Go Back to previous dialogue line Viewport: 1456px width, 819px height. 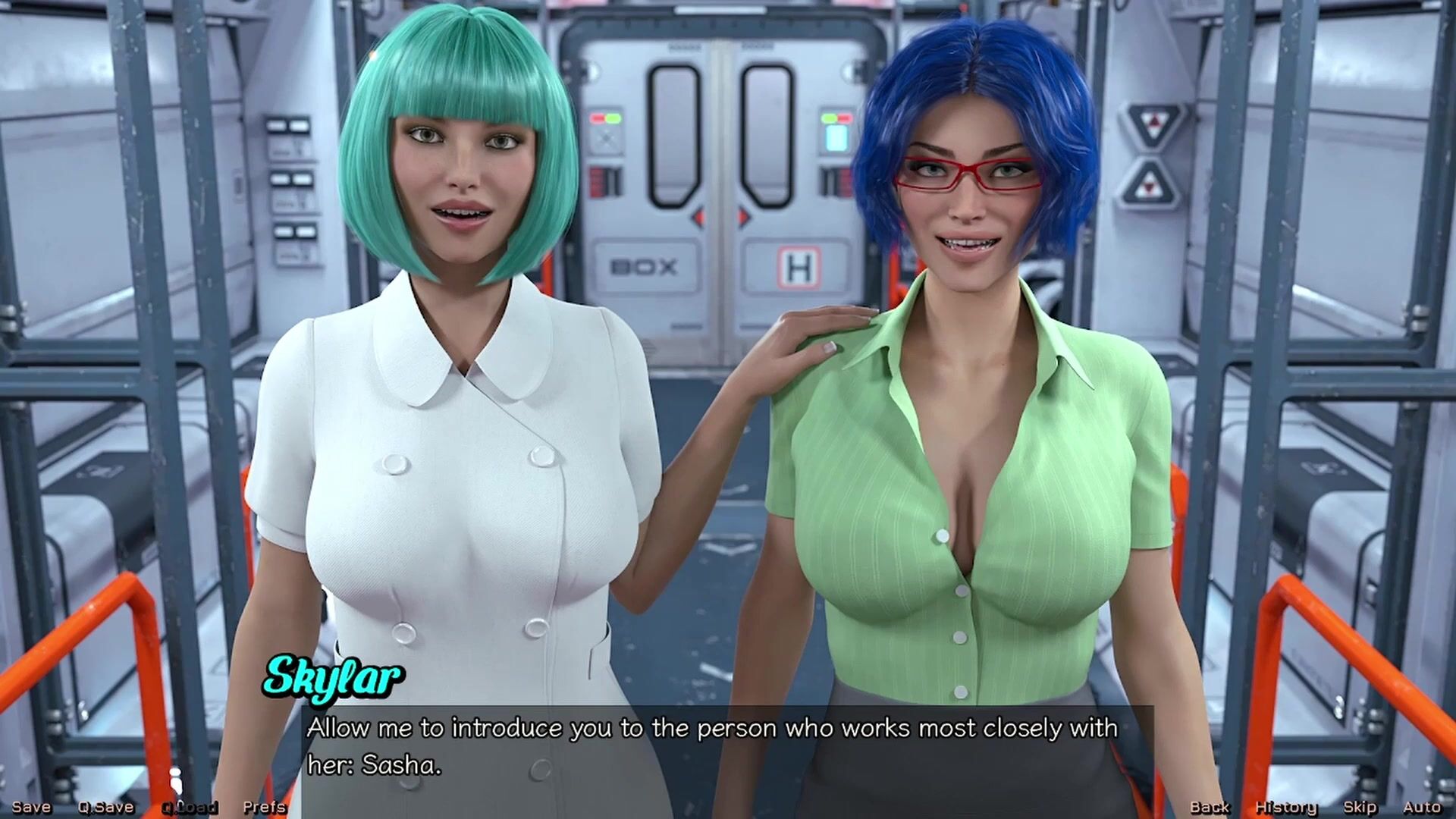click(1210, 808)
